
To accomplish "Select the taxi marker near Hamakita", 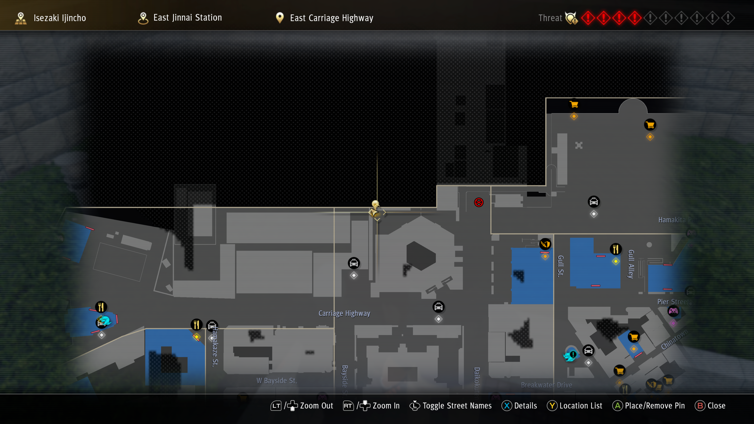I will tap(594, 203).
